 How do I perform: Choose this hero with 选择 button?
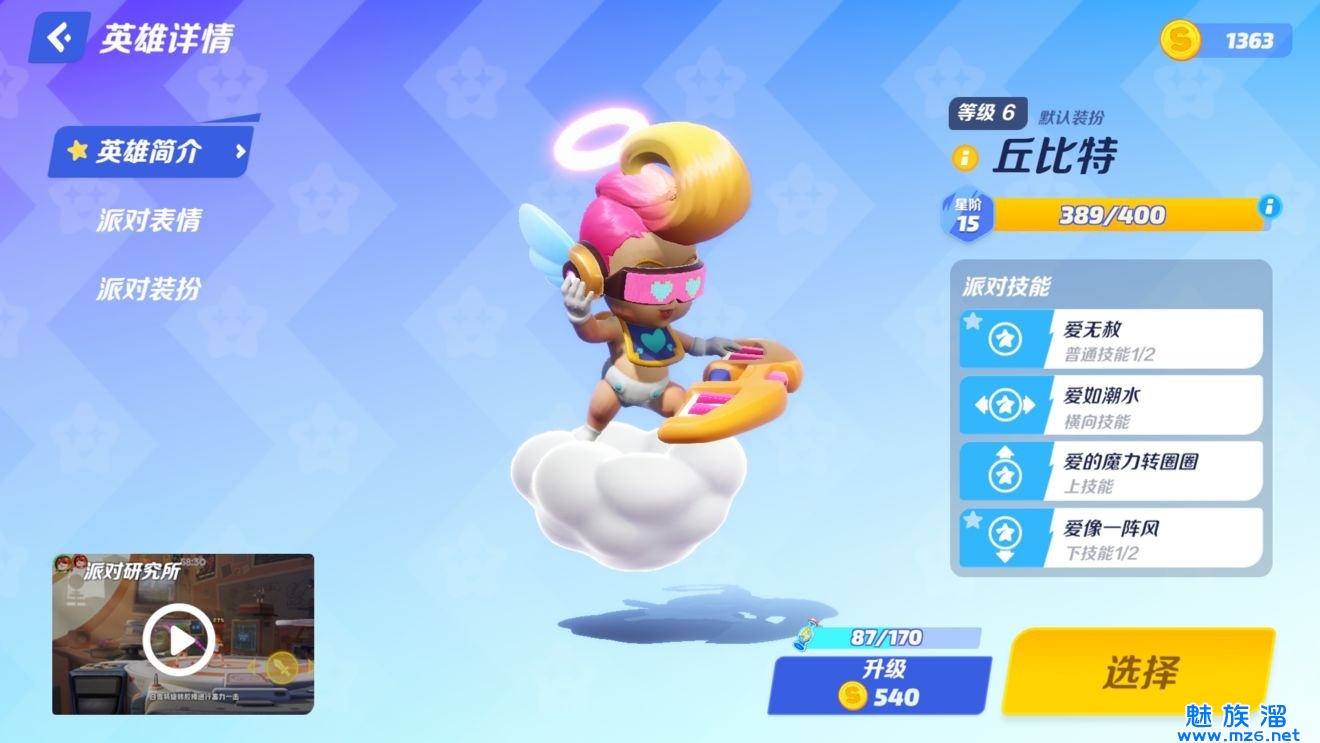point(1139,672)
